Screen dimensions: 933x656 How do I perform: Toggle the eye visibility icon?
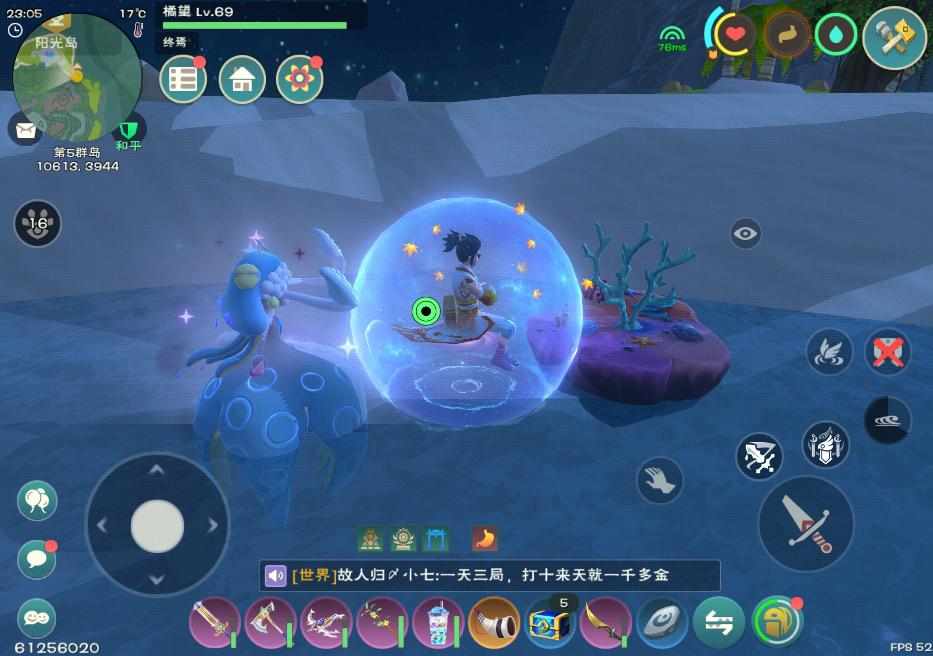tap(745, 234)
